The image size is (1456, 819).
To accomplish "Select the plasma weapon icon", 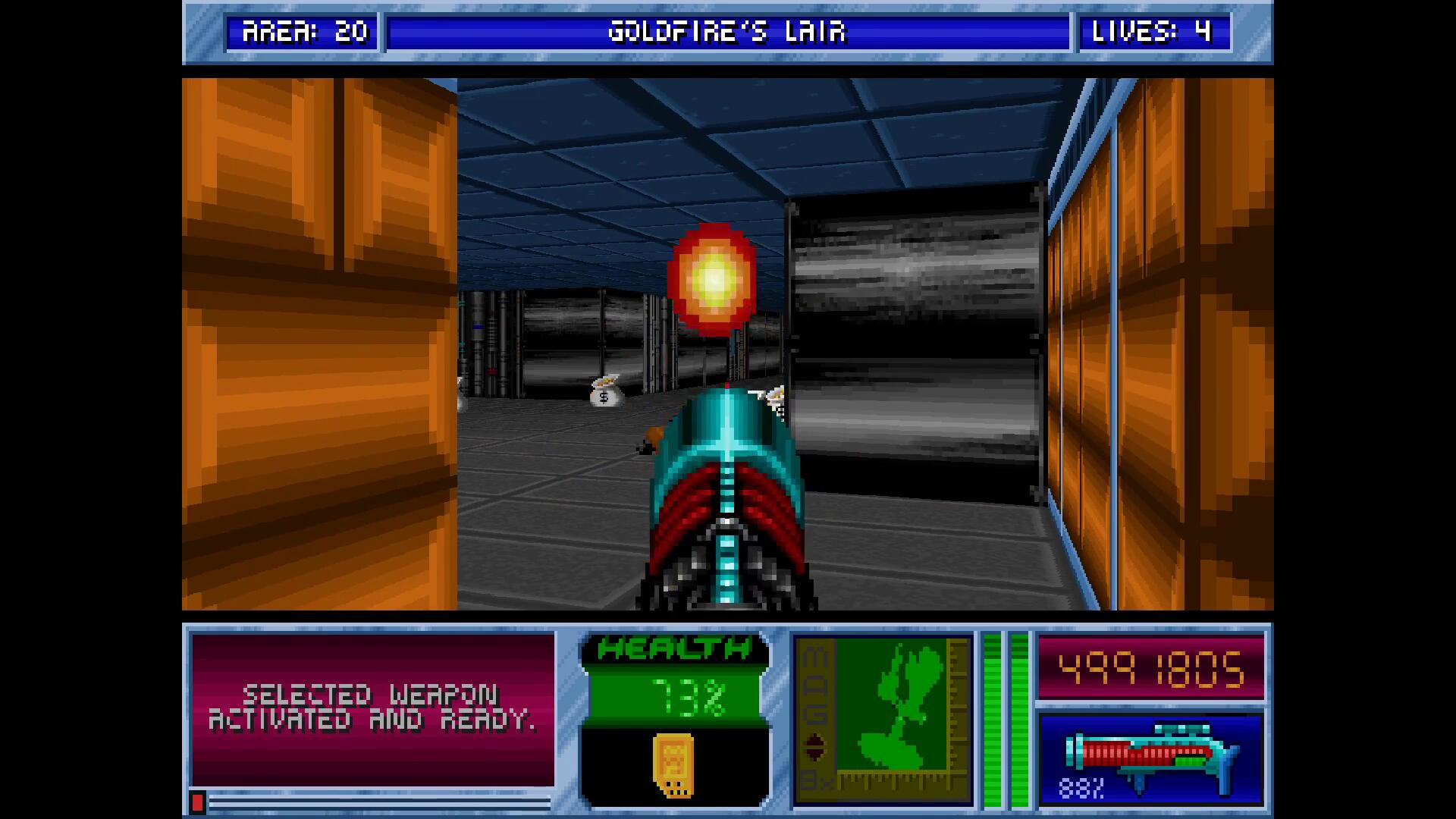I will [1151, 756].
